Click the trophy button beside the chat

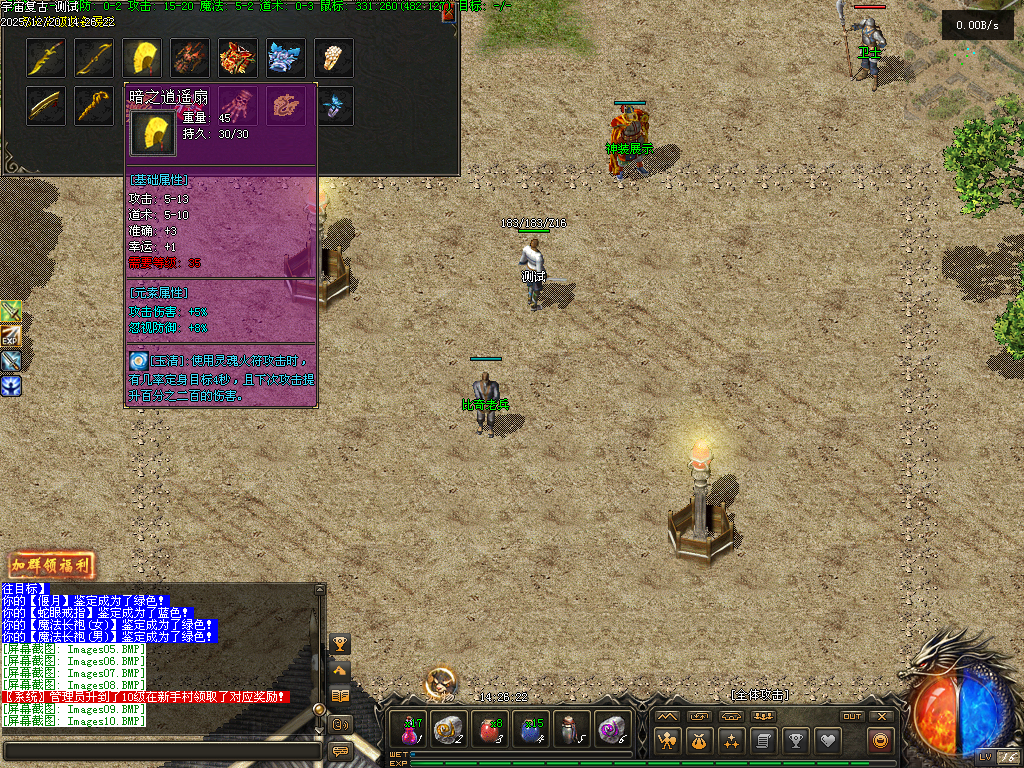(x=340, y=643)
